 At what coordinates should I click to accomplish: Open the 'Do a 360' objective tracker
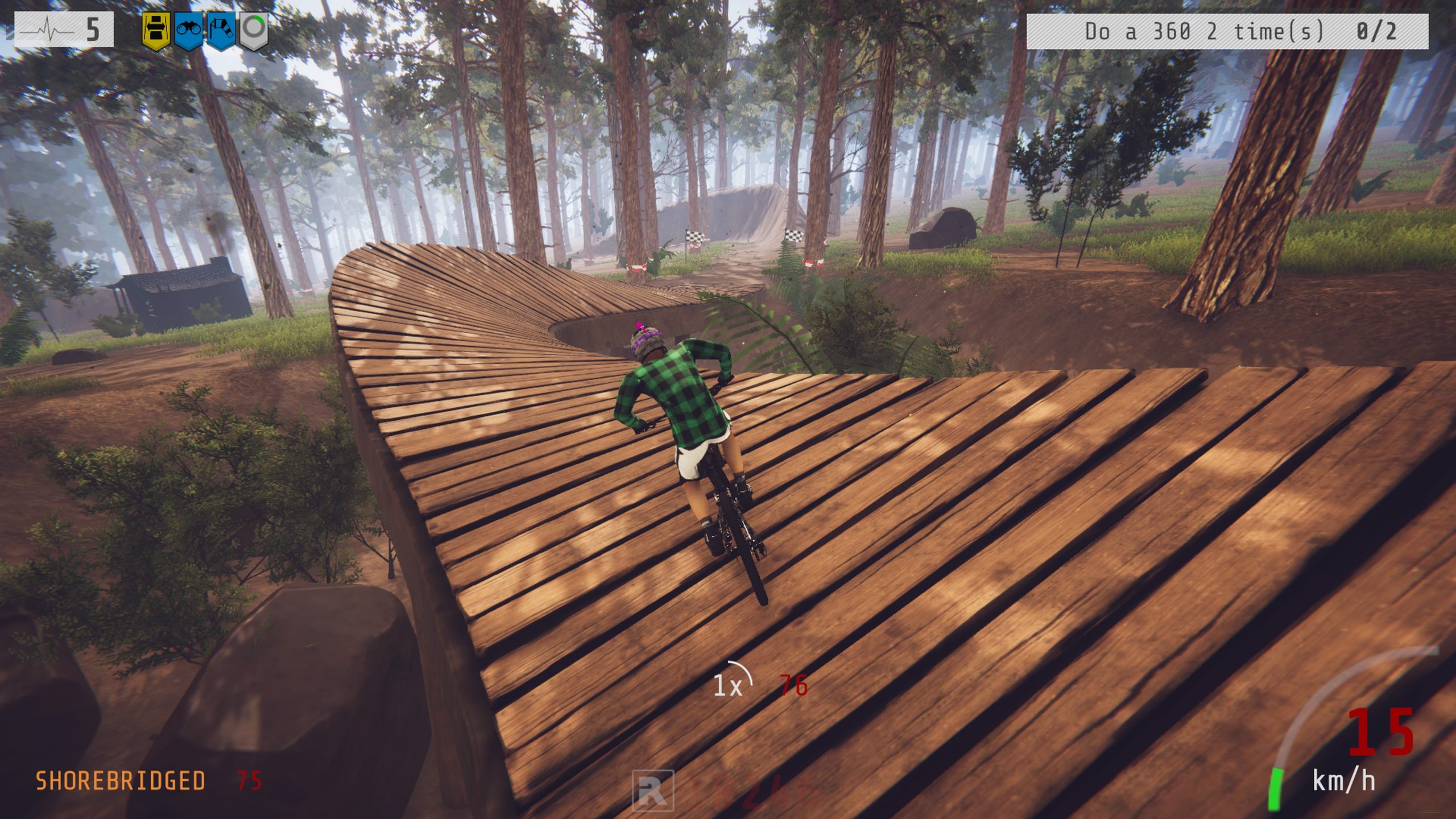coord(1227,31)
